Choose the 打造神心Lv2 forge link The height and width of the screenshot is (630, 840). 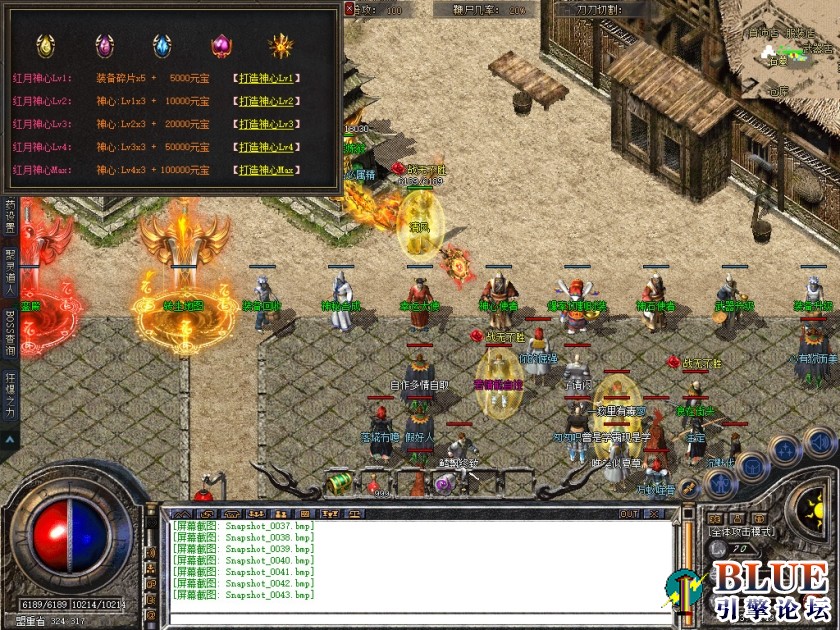tap(269, 101)
